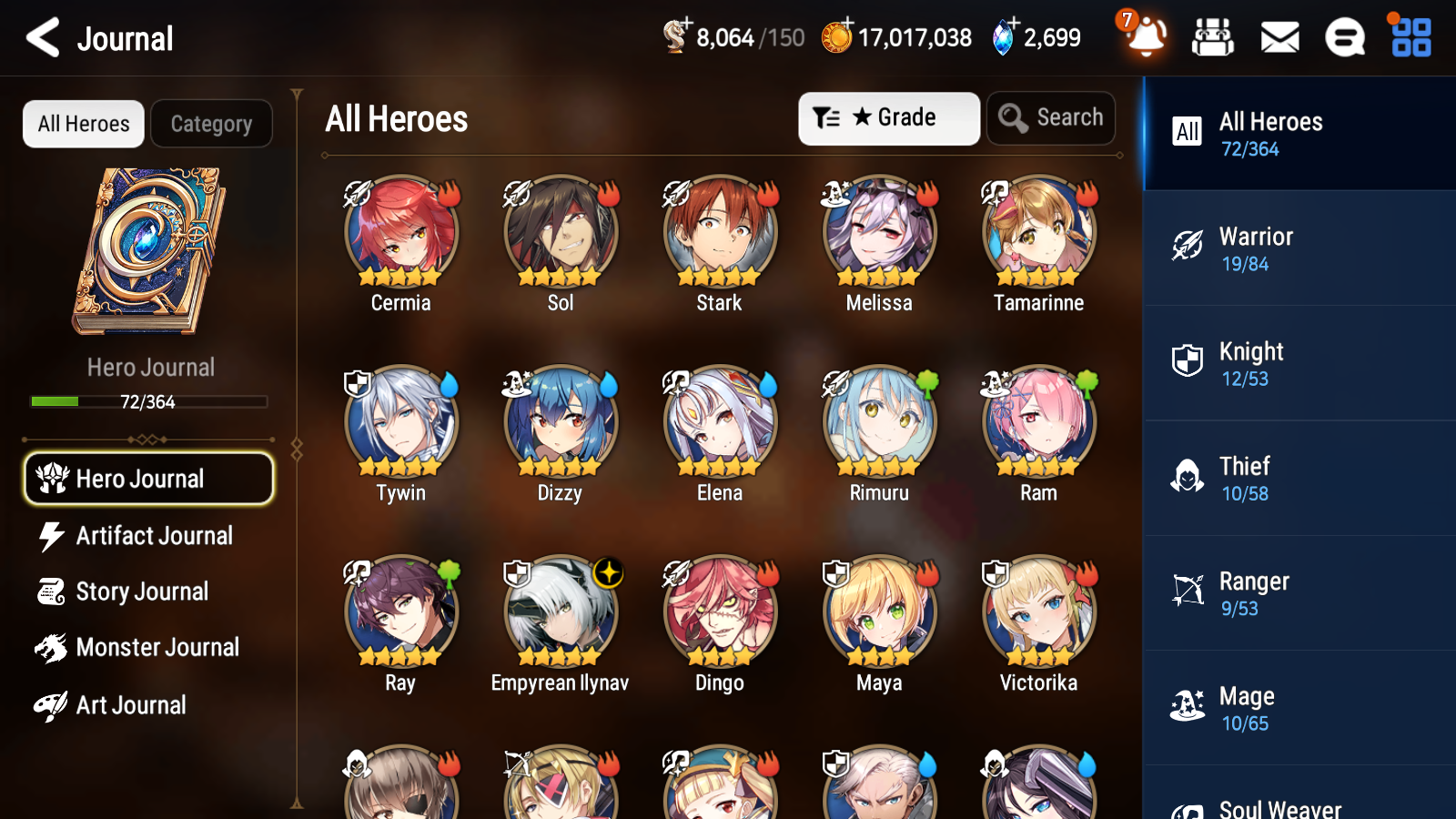1456x819 pixels.
Task: Open the chat bubble icon
Action: point(1344,37)
